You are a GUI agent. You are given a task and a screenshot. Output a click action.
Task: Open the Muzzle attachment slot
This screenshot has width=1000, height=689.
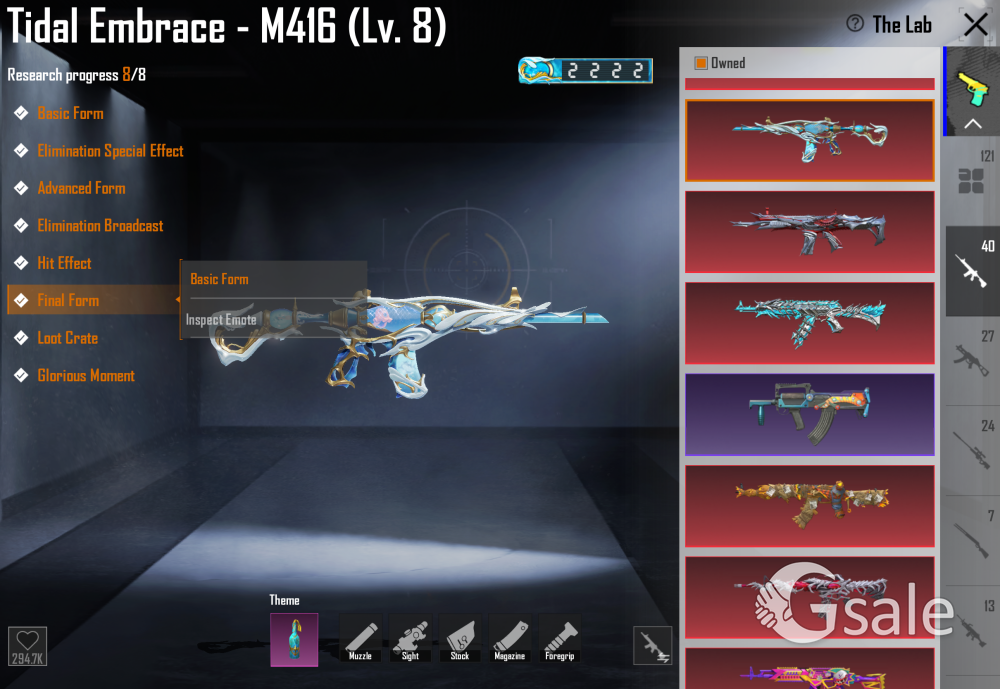click(360, 638)
